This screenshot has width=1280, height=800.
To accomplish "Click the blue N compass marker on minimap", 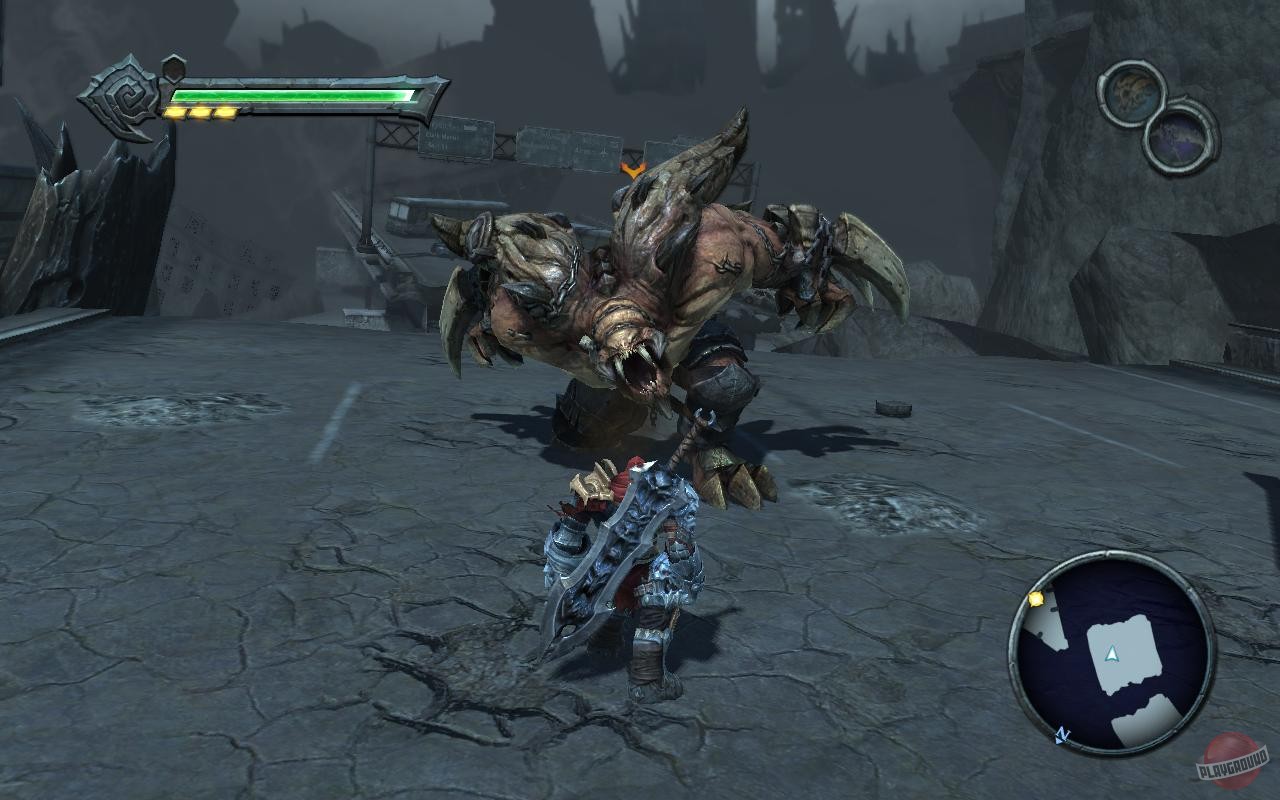I will click(x=1063, y=733).
